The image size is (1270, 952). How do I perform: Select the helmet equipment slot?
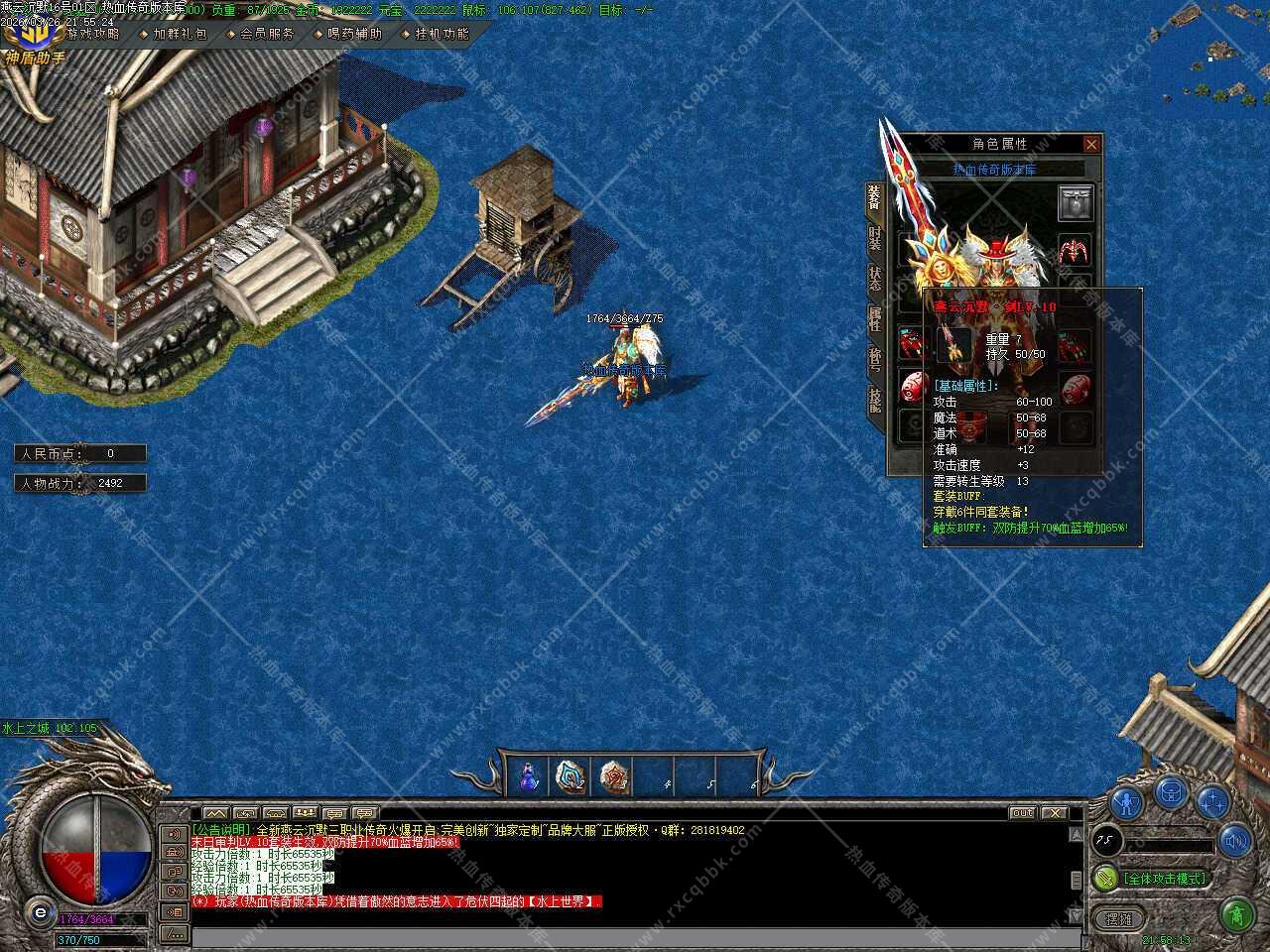click(1075, 203)
